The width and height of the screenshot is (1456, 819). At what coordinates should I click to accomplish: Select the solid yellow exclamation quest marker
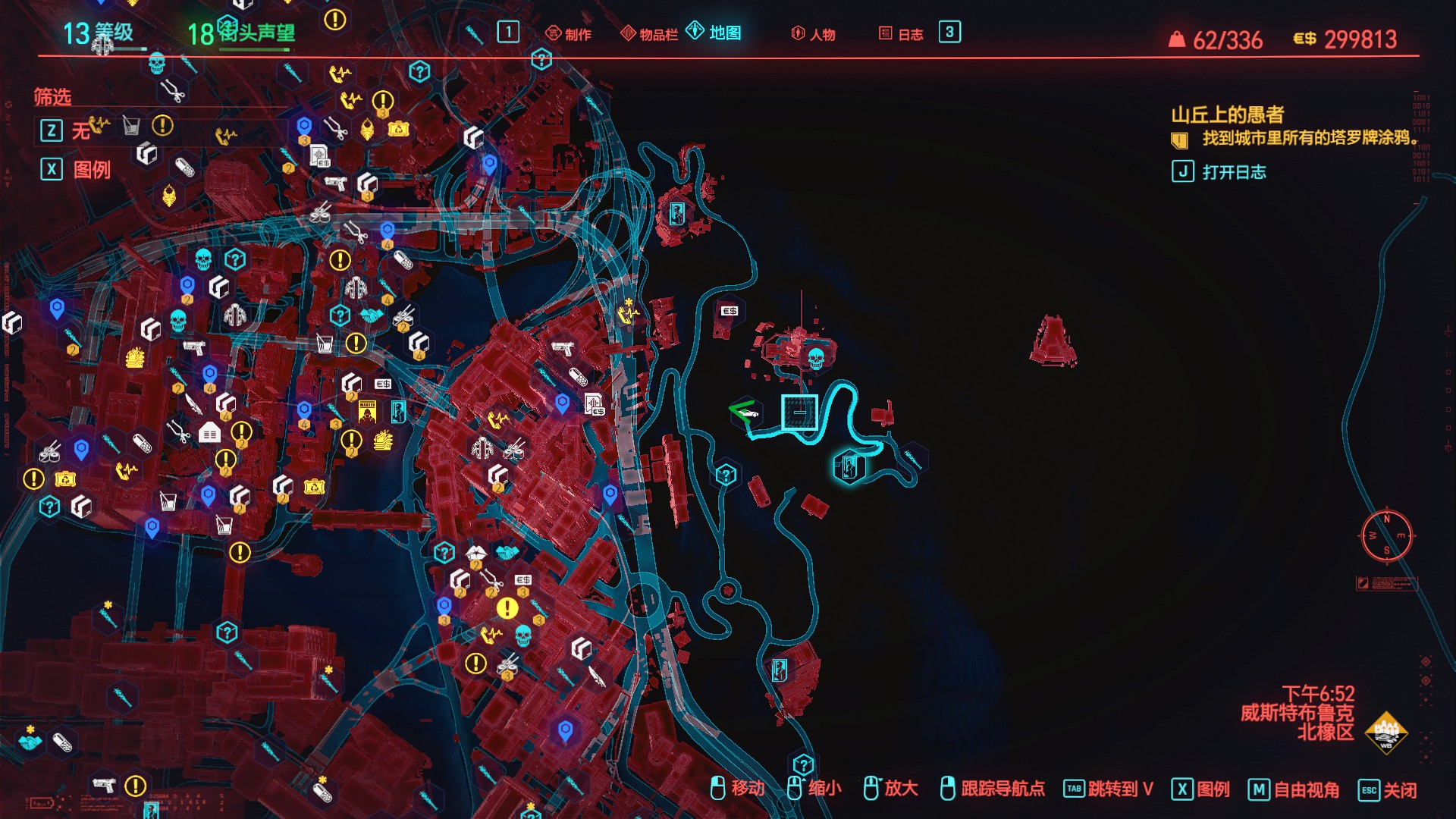pos(507,608)
